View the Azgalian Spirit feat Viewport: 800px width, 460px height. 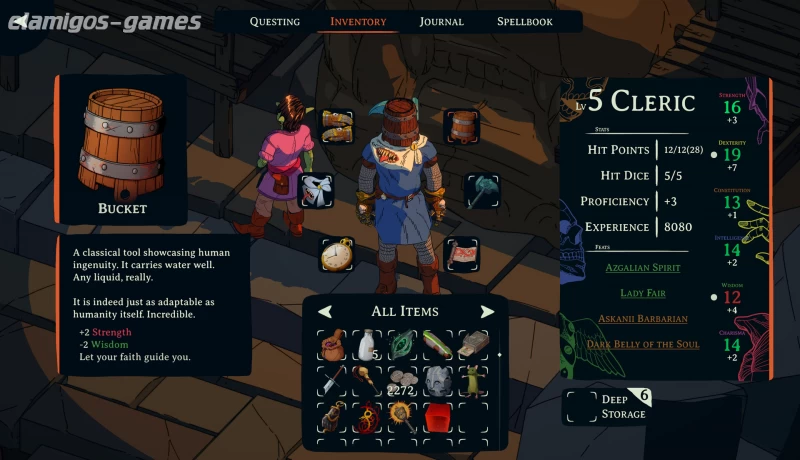(x=642, y=268)
